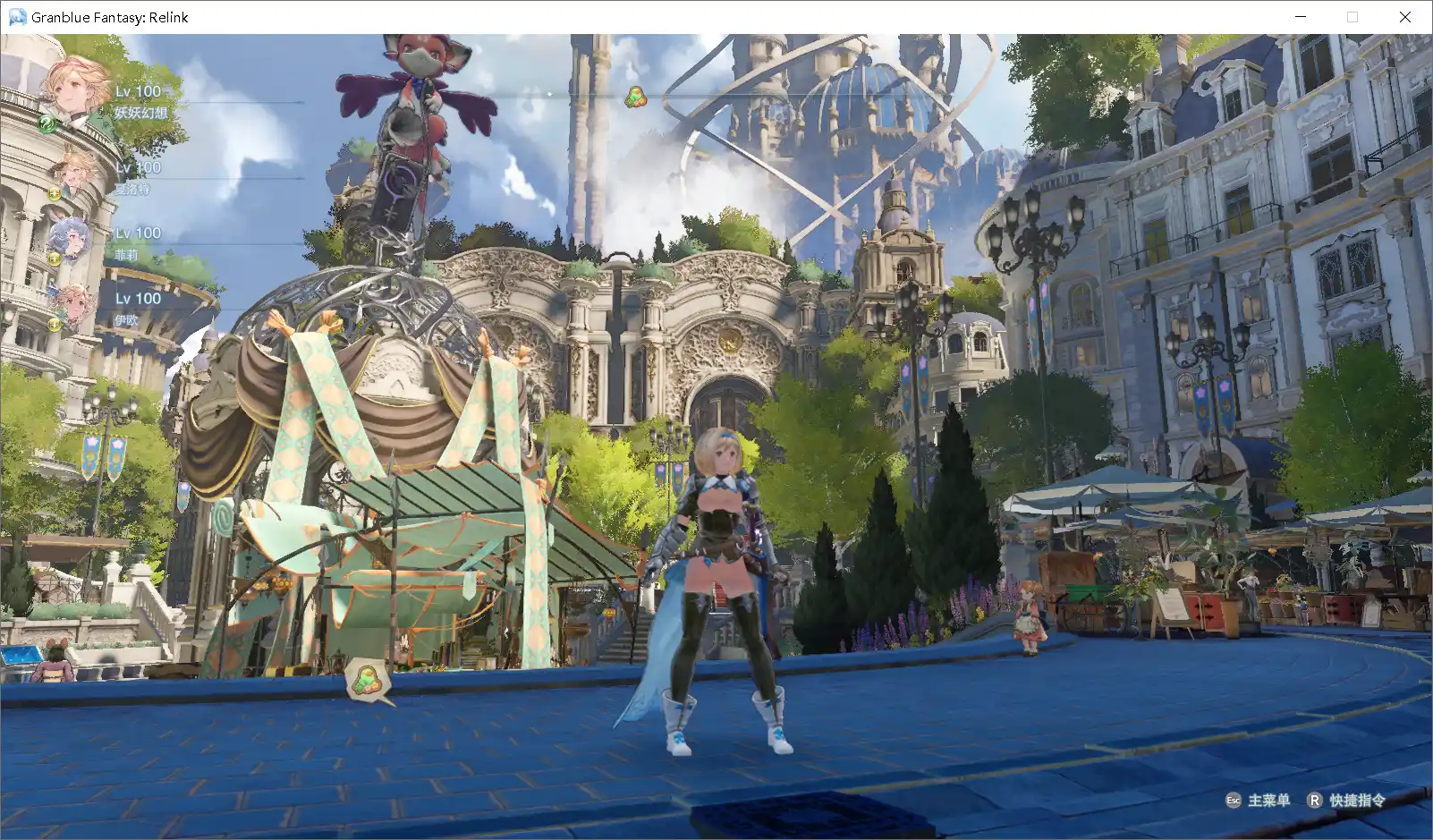Select the green element badge on 妖妖幻想's portrait
This screenshot has height=840, width=1433.
[x=46, y=123]
